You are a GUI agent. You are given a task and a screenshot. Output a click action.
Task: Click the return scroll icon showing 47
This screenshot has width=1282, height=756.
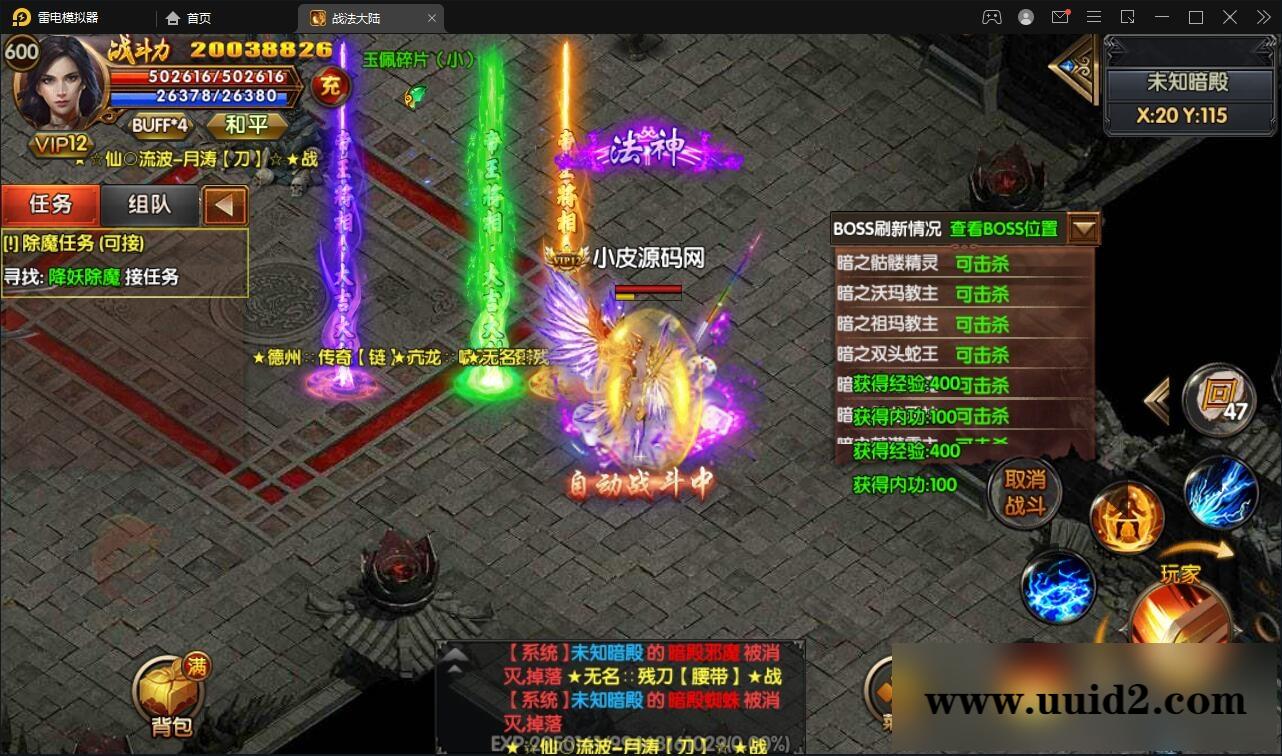1218,400
